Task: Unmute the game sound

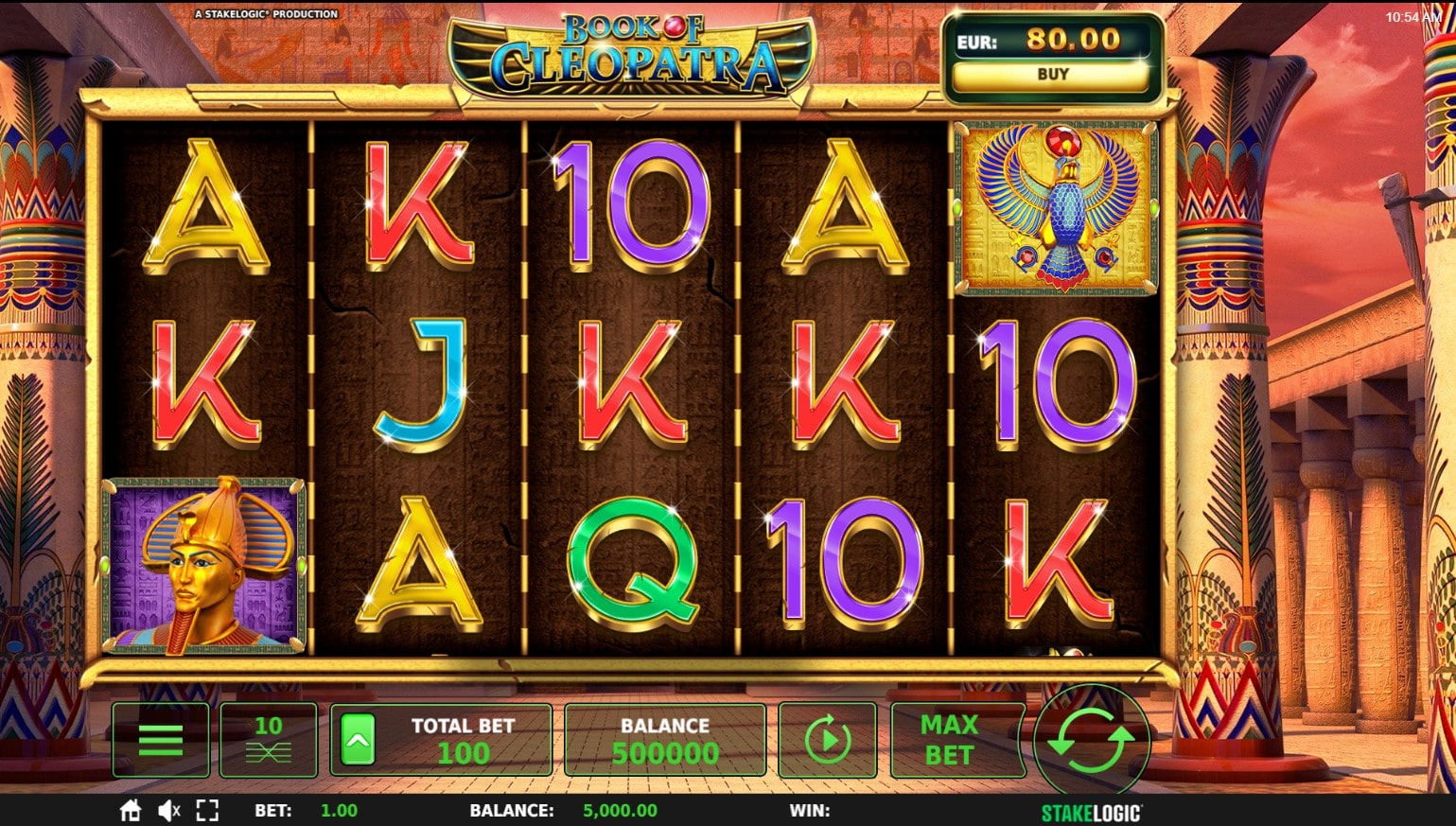Action: (x=167, y=810)
